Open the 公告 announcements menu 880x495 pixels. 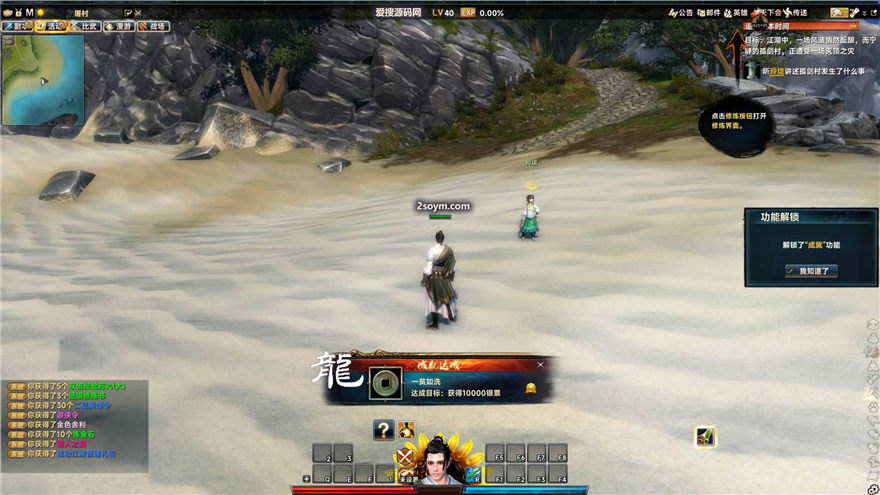pyautogui.click(x=680, y=13)
